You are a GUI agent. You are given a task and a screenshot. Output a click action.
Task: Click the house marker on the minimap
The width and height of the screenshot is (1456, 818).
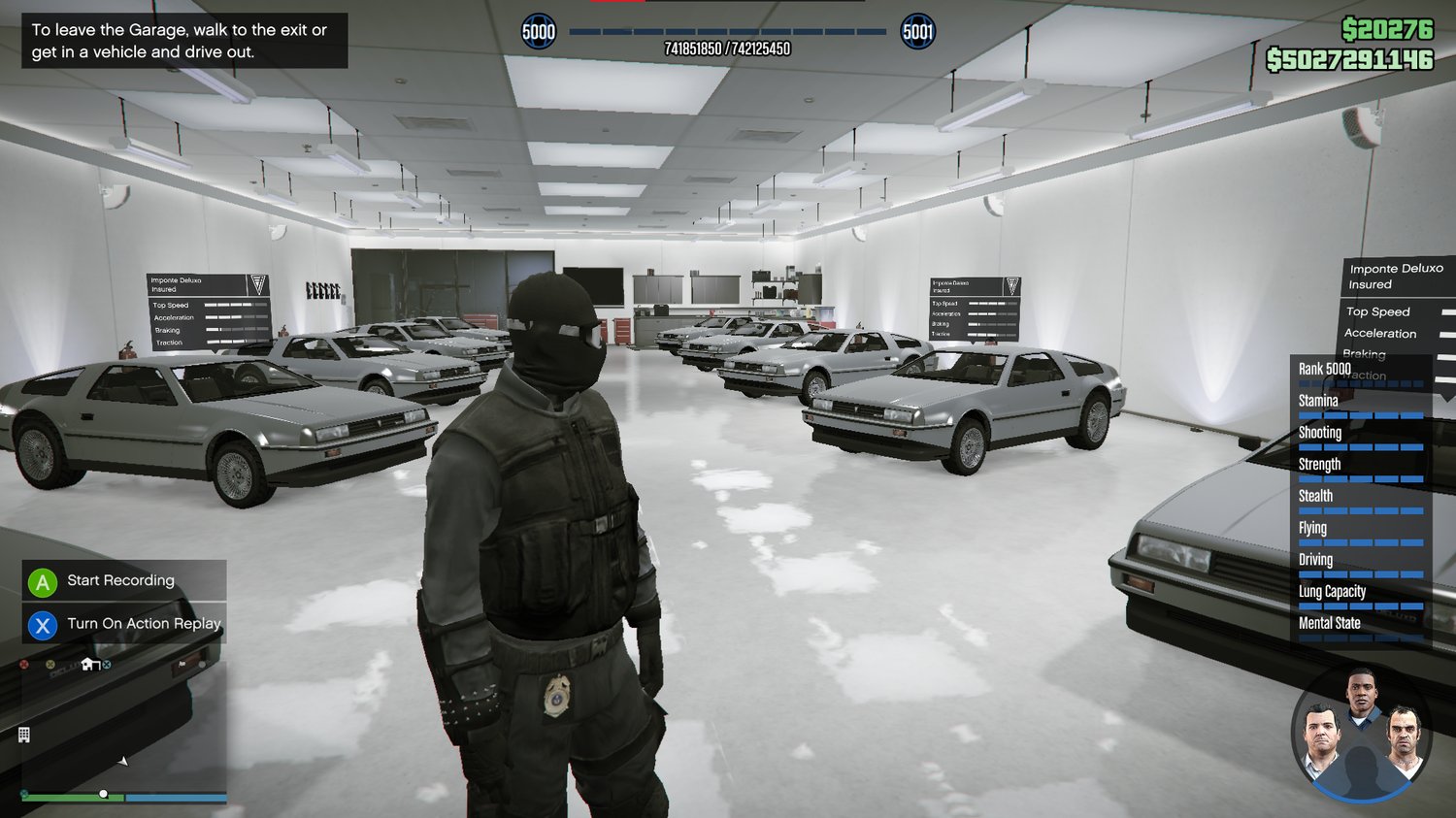[89, 665]
